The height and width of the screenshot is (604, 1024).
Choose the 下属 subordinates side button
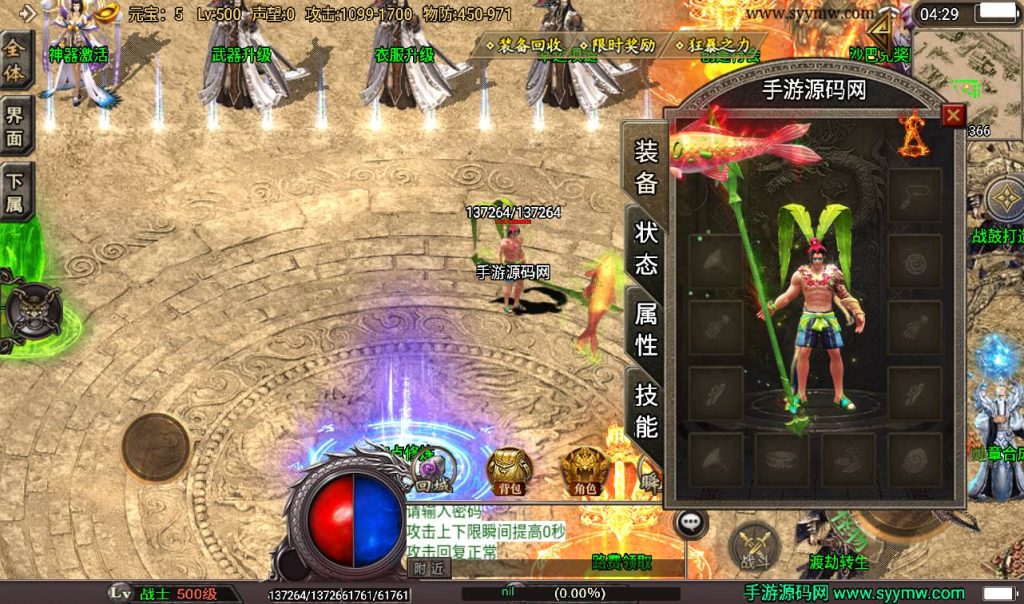(17, 192)
